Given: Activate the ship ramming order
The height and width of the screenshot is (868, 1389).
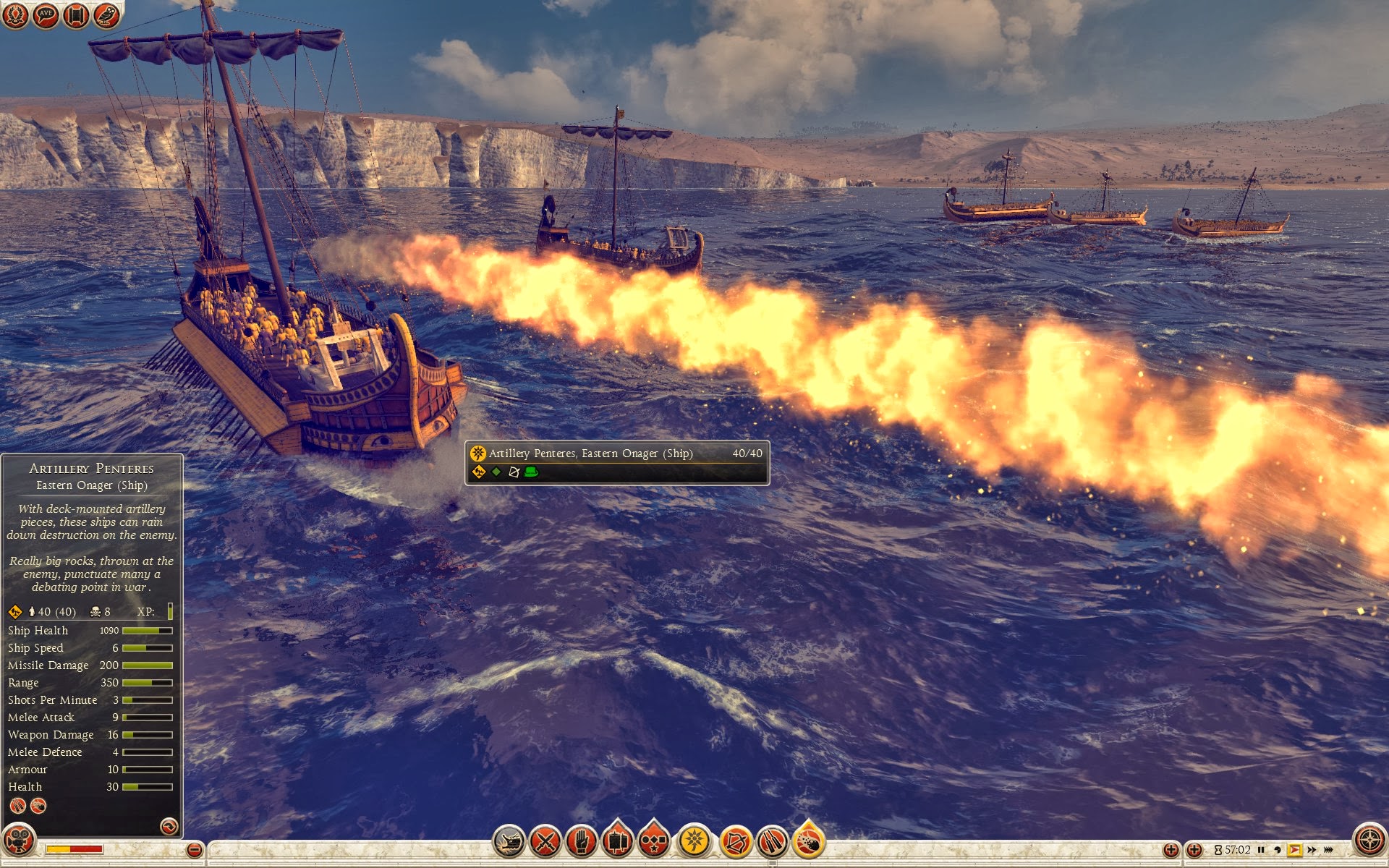Looking at the screenshot, I should point(509,841).
